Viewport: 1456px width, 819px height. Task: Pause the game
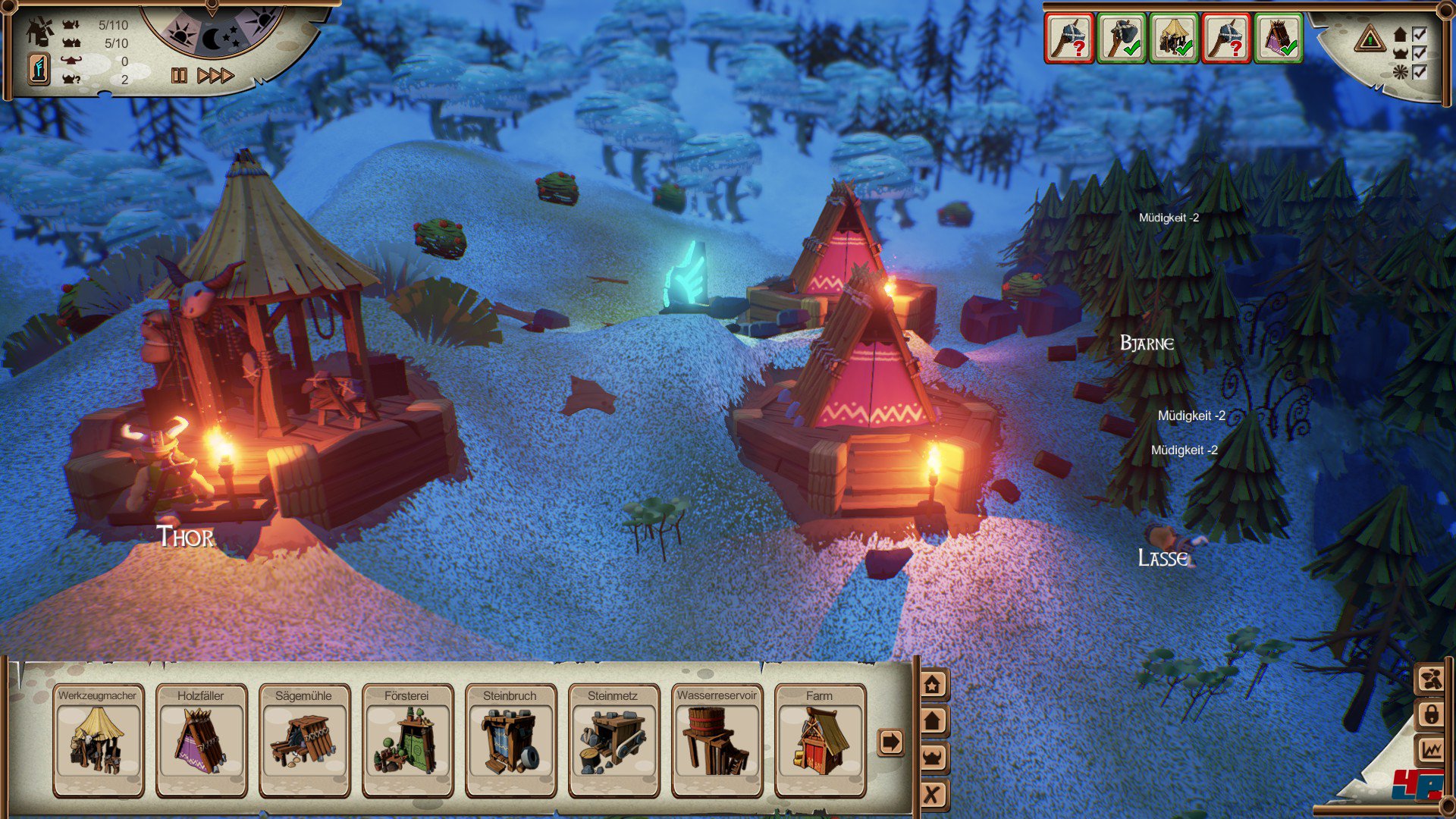click(x=179, y=75)
